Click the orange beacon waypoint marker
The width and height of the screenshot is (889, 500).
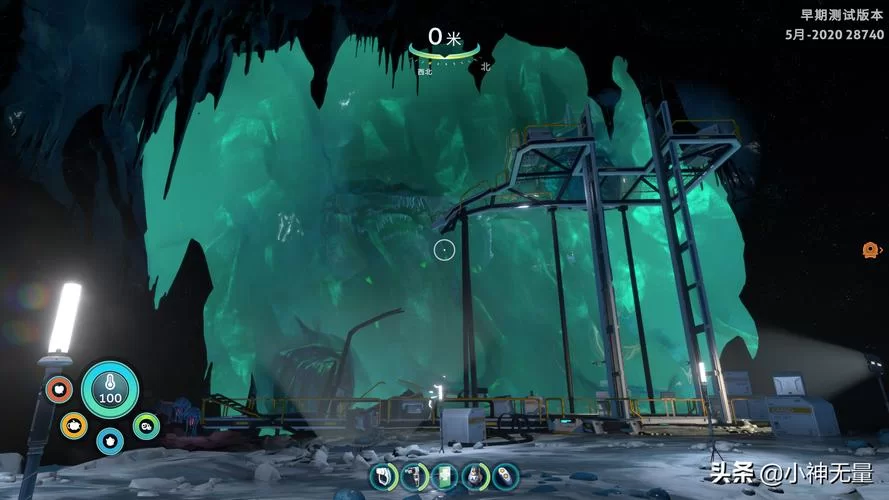point(870,250)
